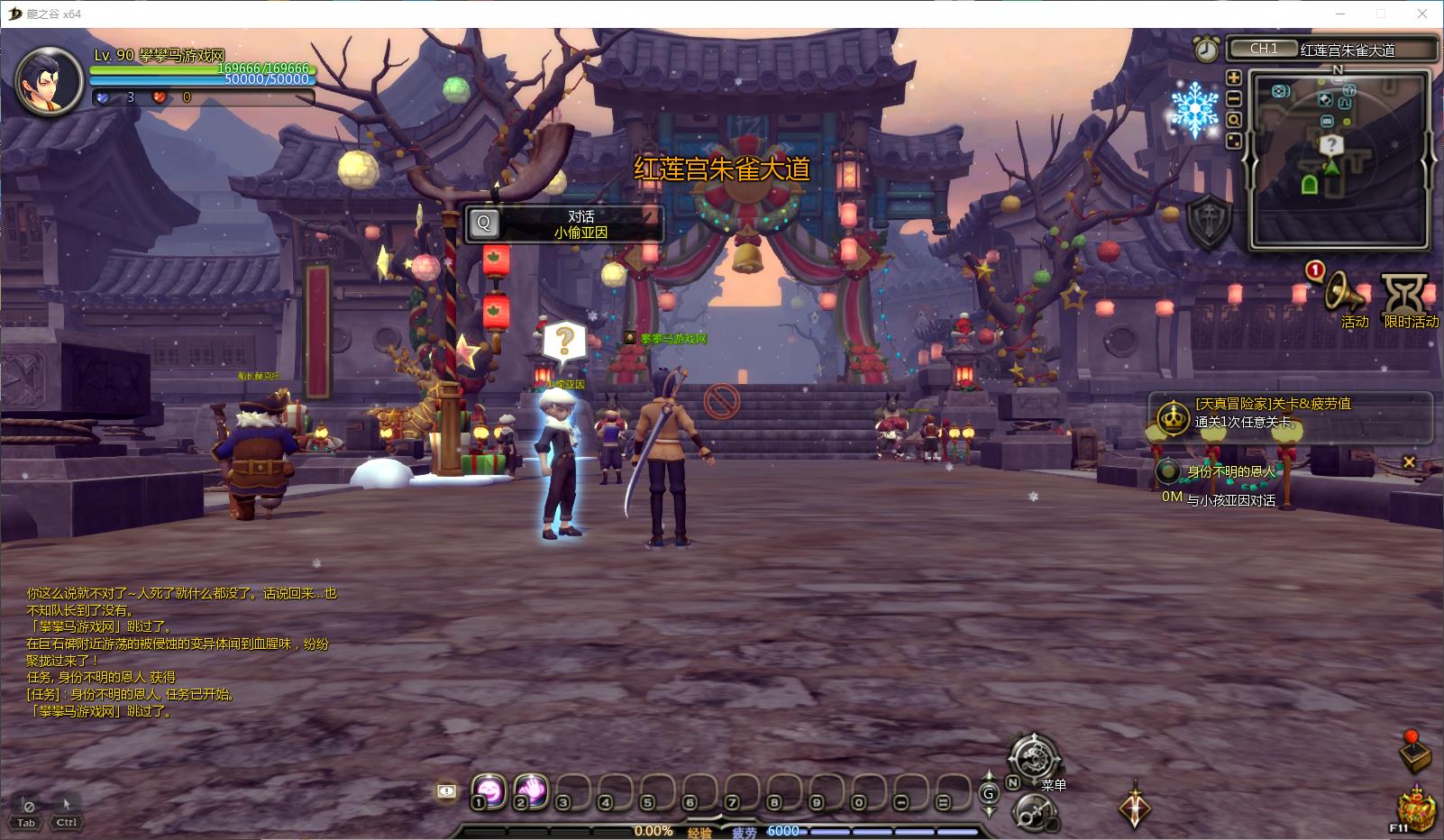Screen dimensions: 1444x840
Task: Zoom out the minimap with the minus button
Action: click(1234, 98)
